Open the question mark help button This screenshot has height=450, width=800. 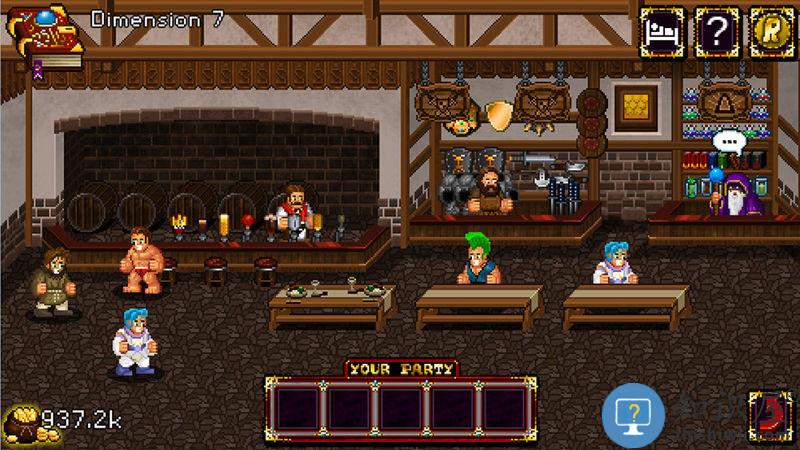pos(717,32)
